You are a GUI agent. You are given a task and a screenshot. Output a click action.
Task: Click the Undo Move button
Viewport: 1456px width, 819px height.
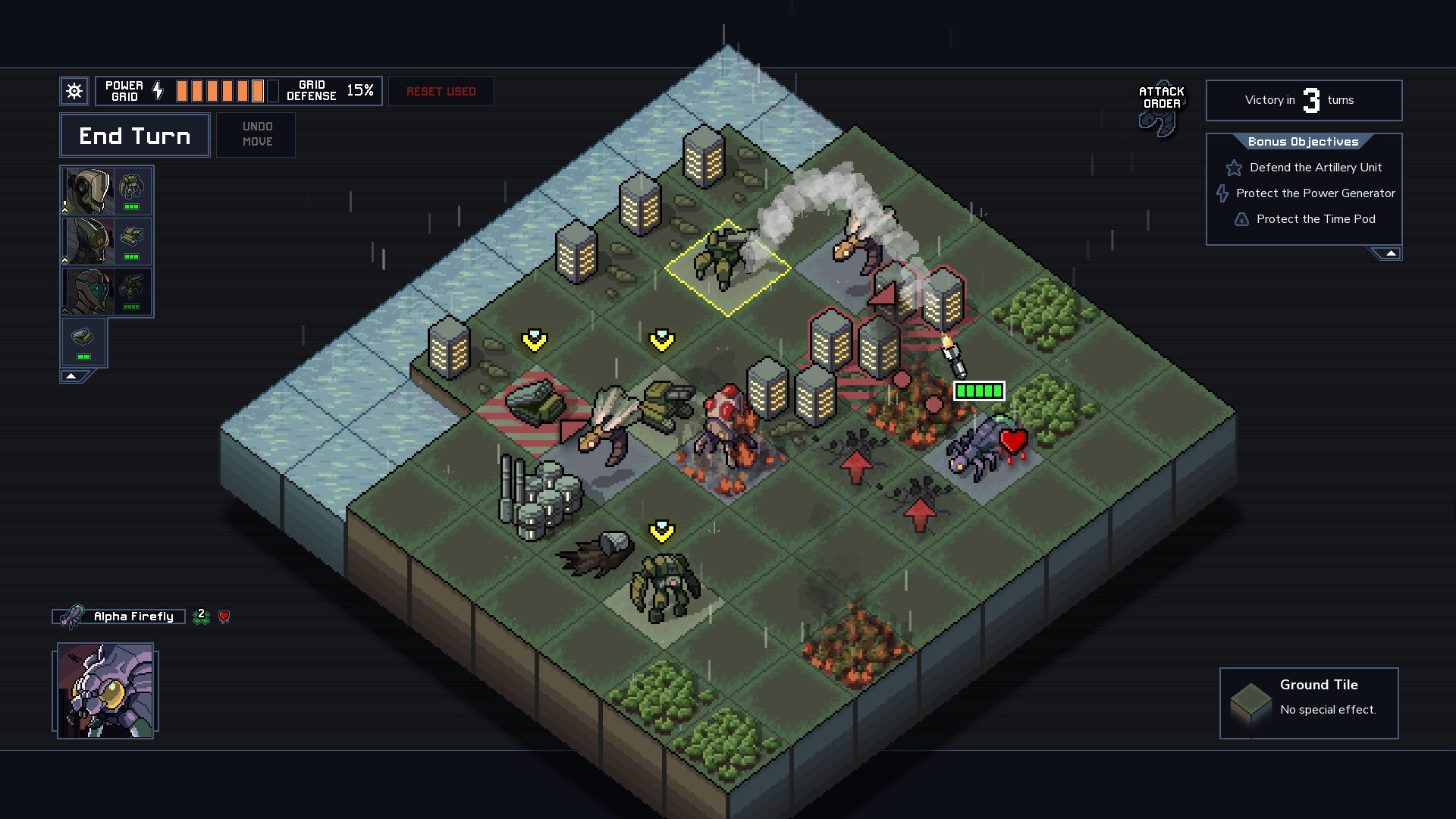(256, 134)
